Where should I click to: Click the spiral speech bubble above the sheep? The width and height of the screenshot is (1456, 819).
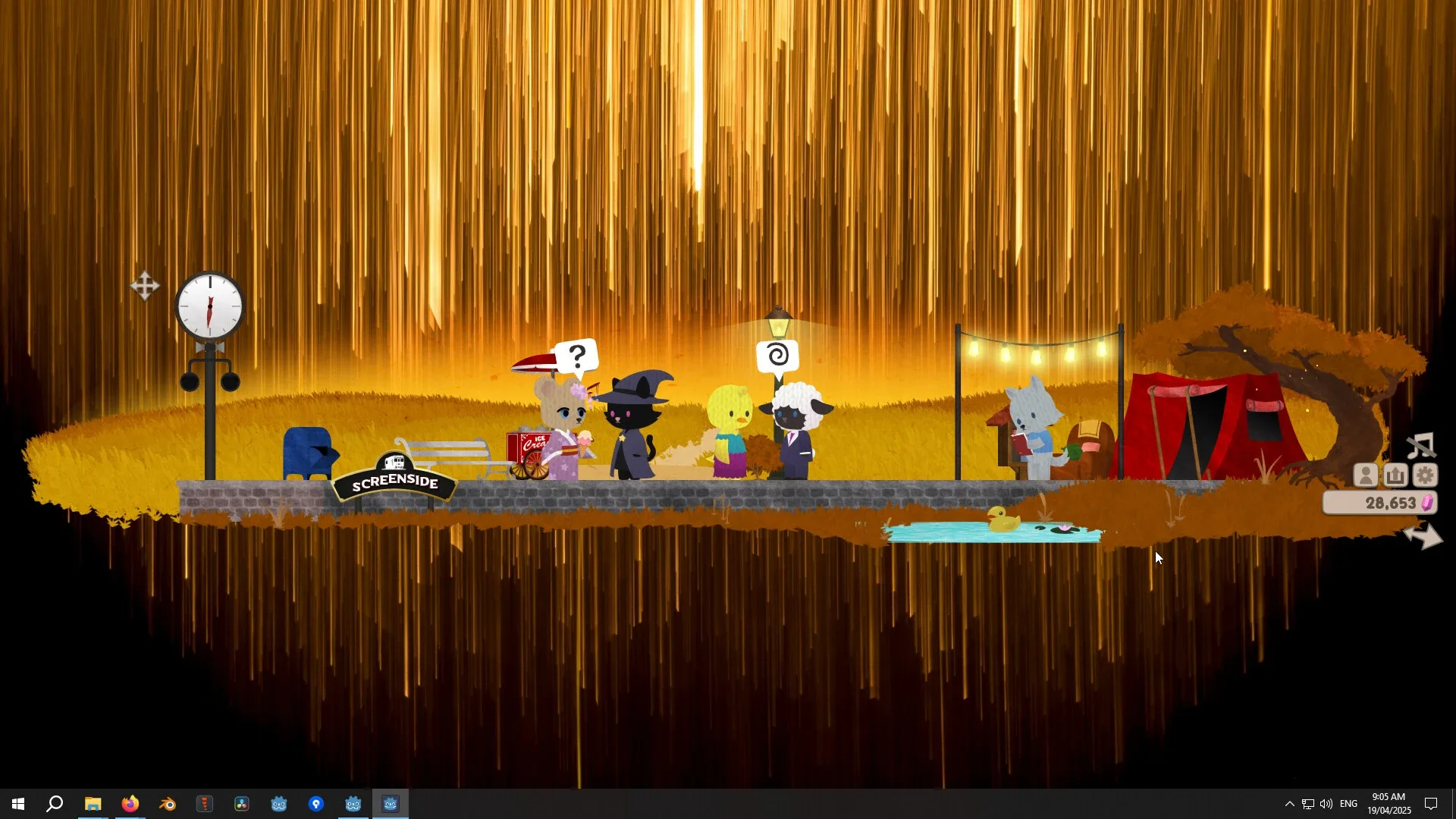(x=780, y=353)
